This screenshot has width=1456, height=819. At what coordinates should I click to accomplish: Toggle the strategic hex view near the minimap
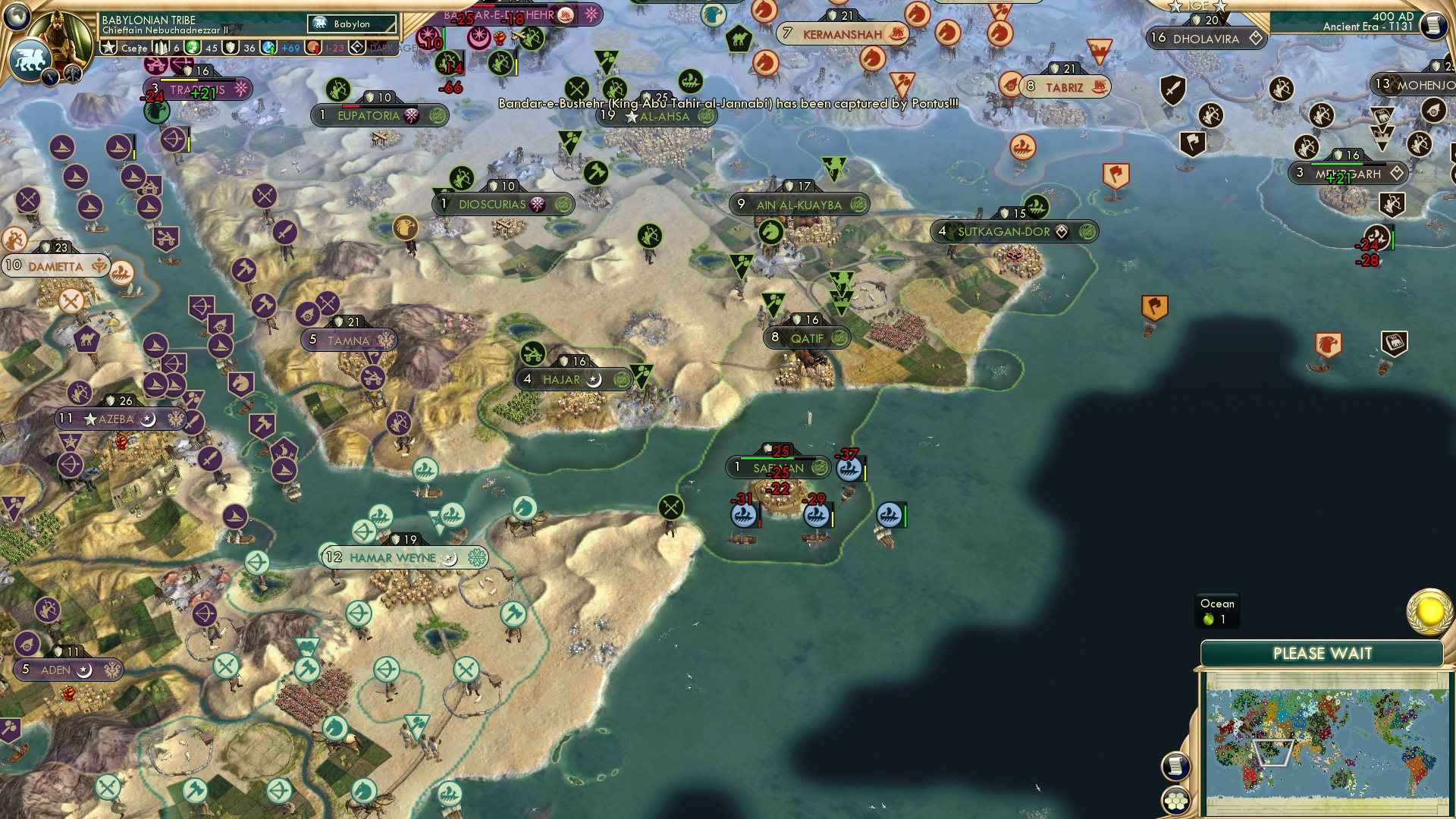pos(1175,800)
